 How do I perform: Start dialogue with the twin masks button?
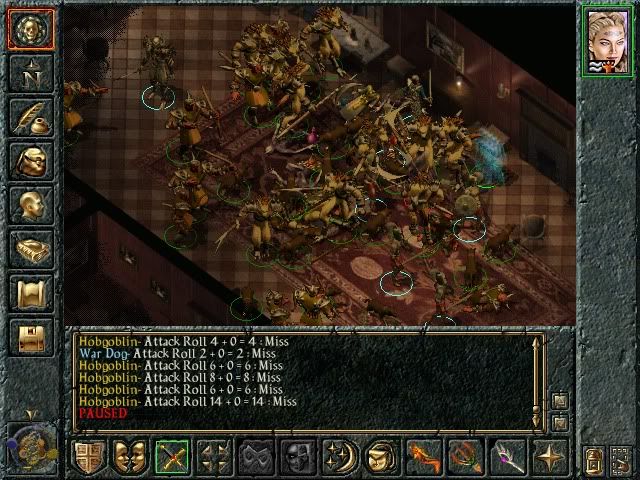(x=130, y=458)
